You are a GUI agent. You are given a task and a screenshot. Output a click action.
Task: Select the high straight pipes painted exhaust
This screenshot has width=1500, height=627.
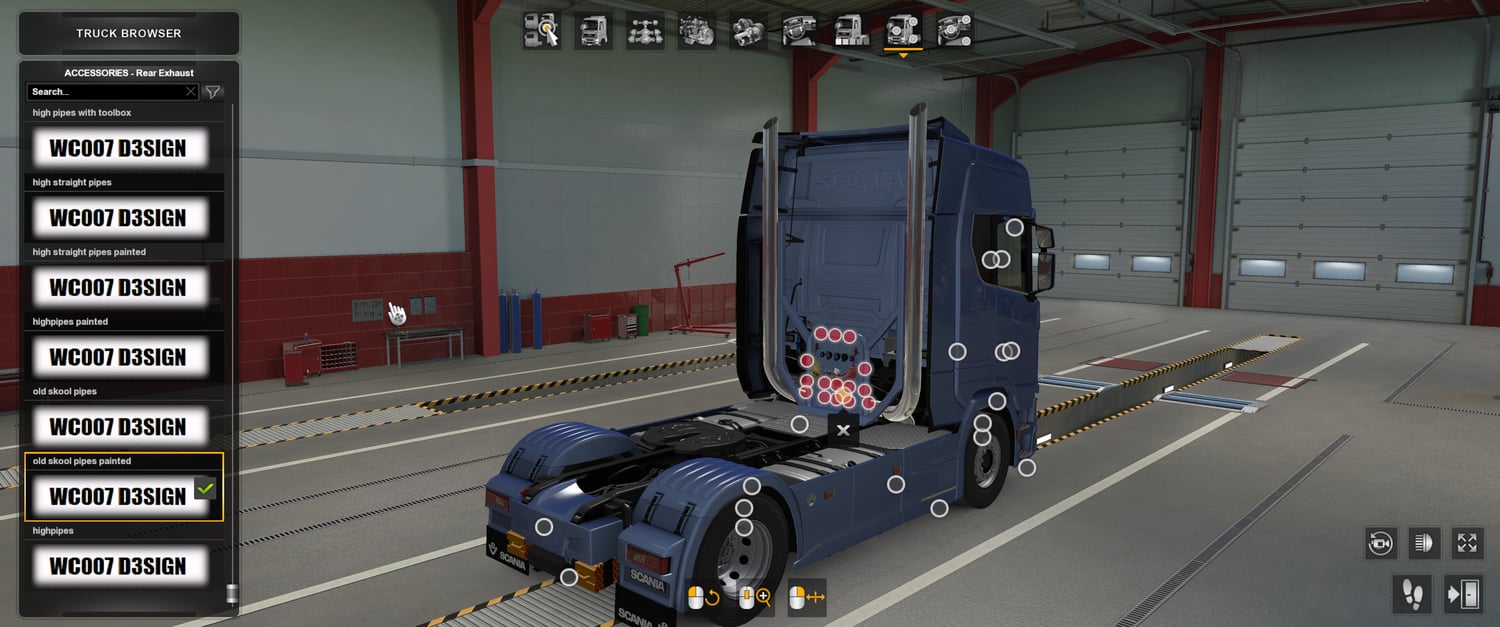[124, 288]
